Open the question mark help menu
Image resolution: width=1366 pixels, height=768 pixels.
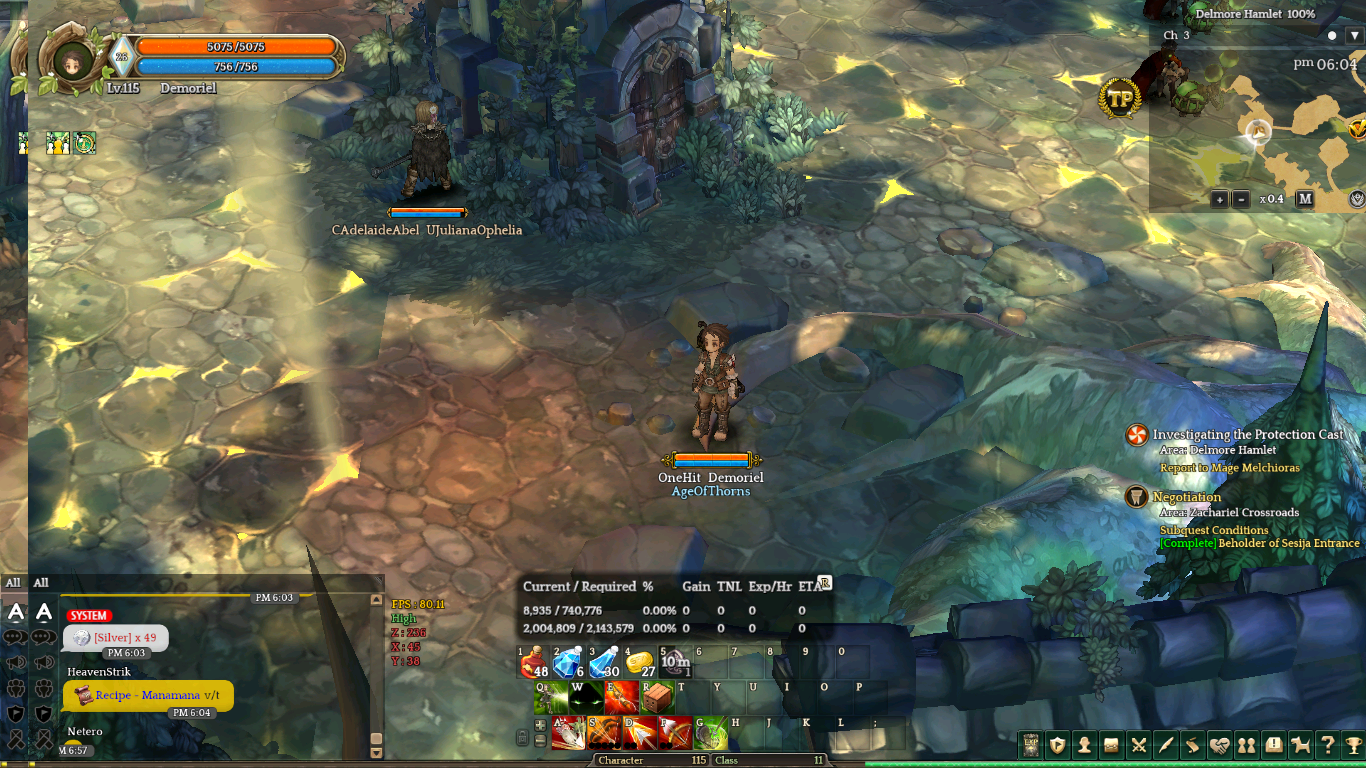(1327, 745)
